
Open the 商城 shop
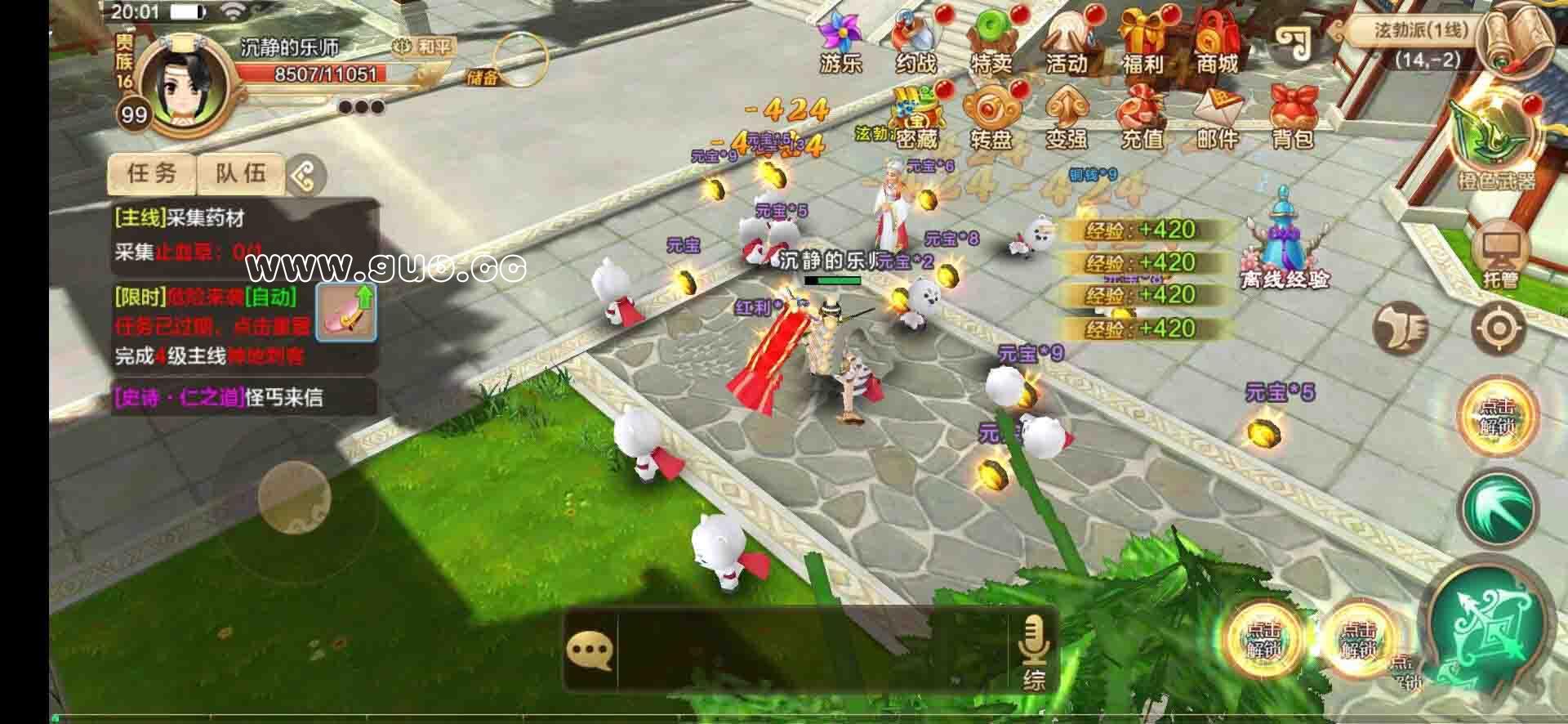(1217, 41)
